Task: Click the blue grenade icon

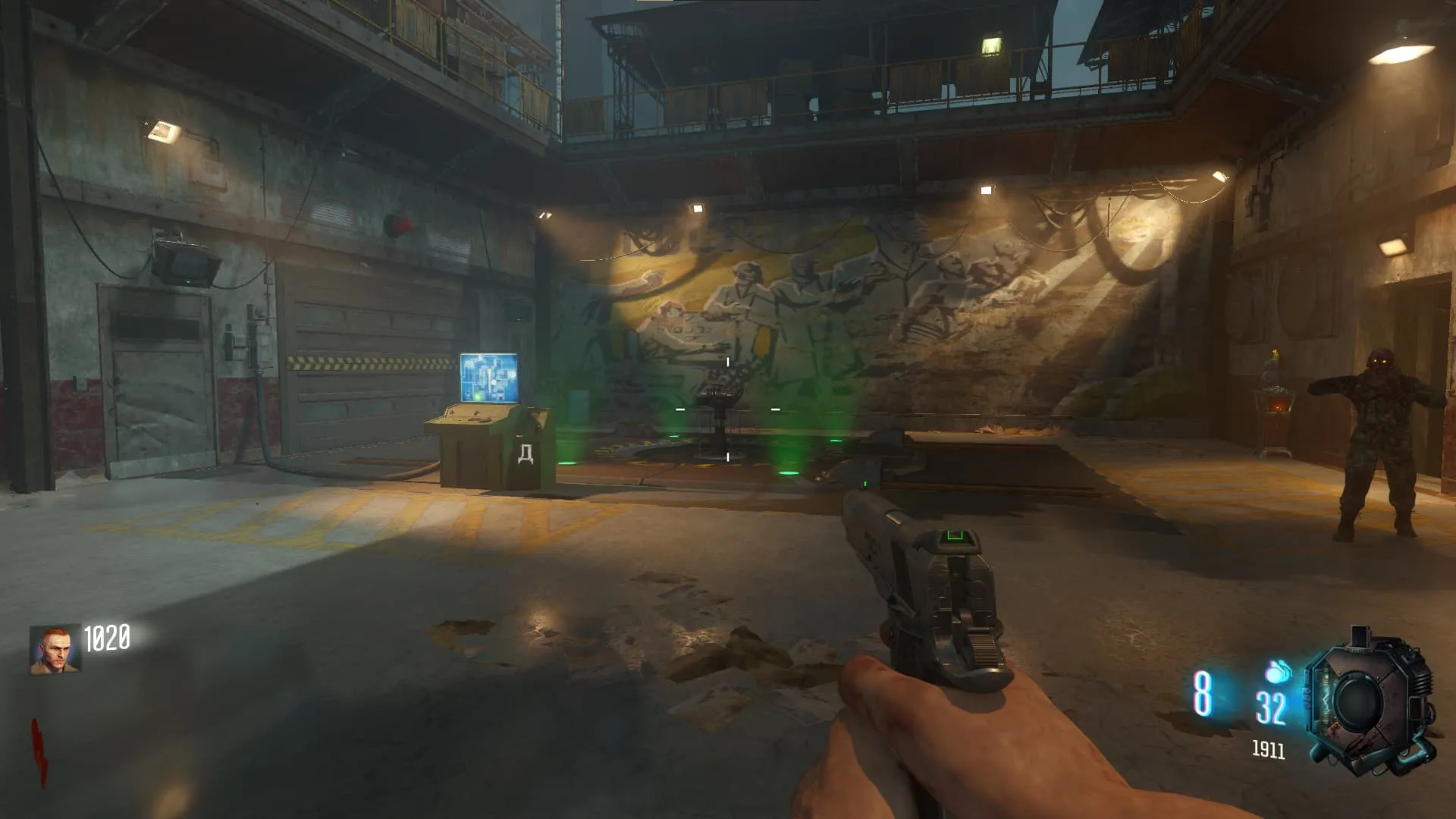Action: click(x=1278, y=671)
